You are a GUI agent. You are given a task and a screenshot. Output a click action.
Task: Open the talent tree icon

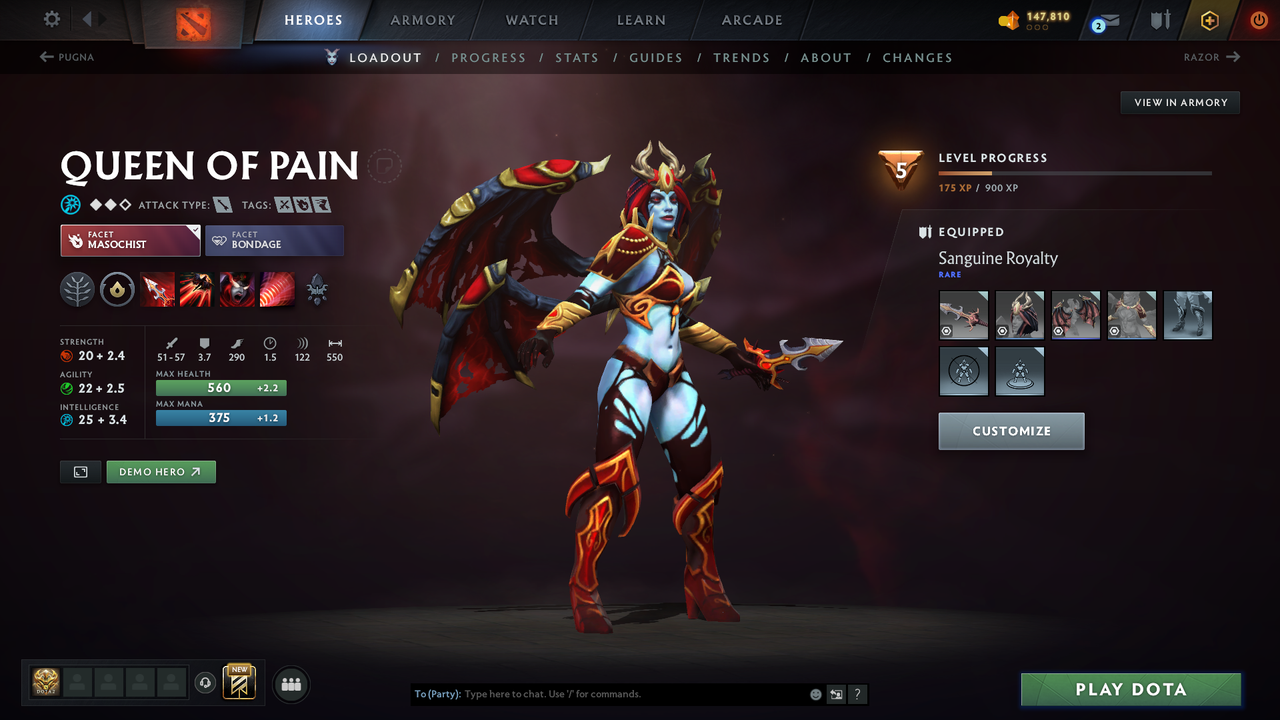tap(77, 289)
